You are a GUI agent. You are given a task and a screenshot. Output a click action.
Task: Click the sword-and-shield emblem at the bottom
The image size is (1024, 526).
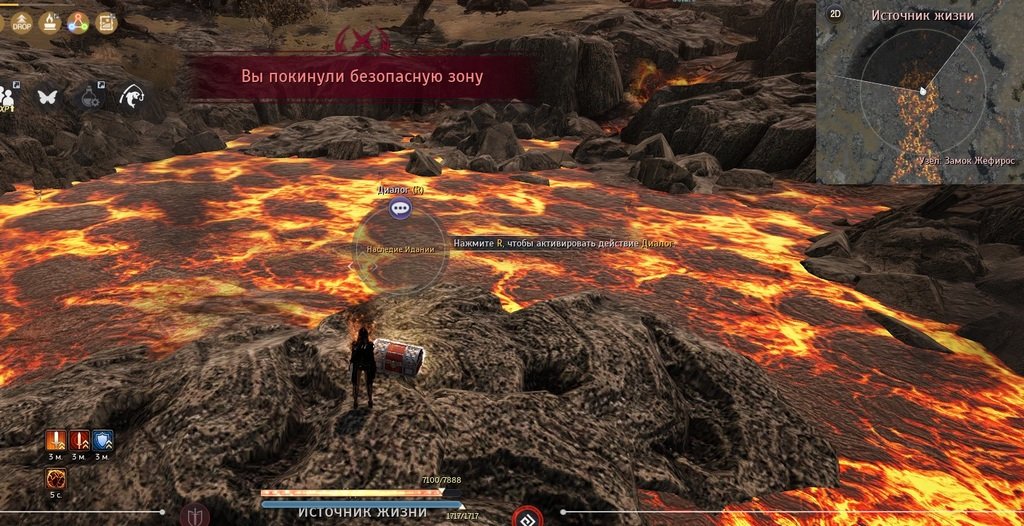coord(194,517)
